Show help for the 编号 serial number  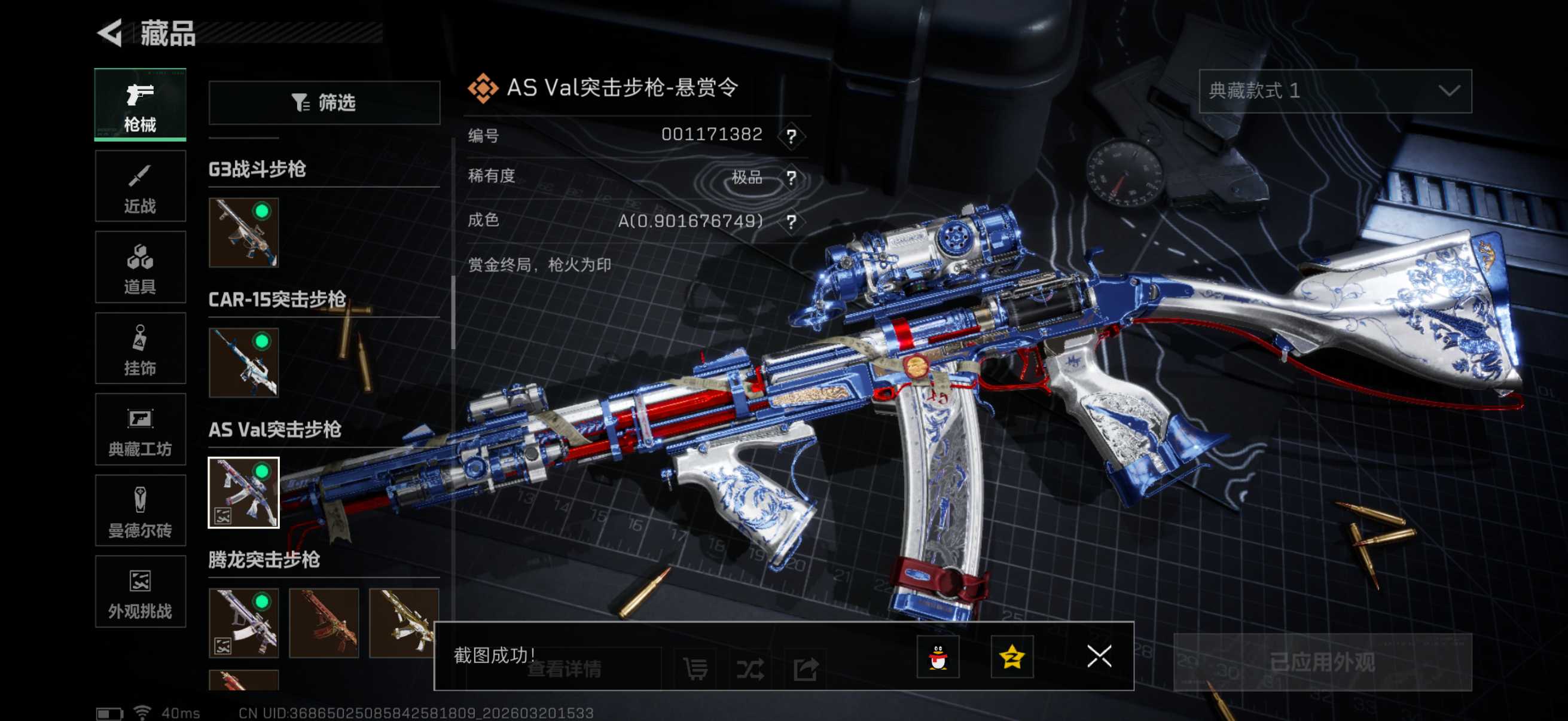point(791,136)
